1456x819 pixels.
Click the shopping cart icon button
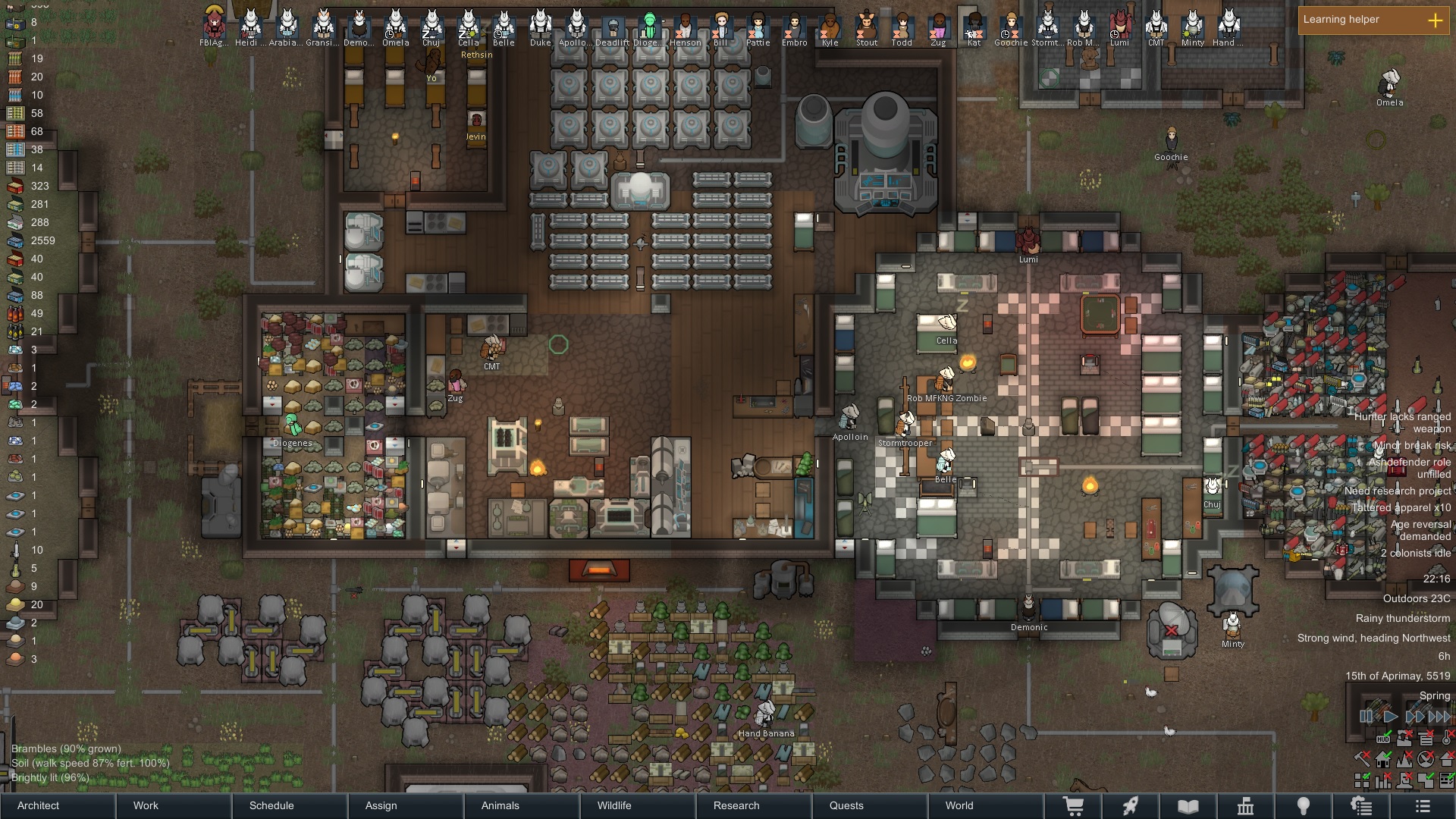click(x=1074, y=806)
